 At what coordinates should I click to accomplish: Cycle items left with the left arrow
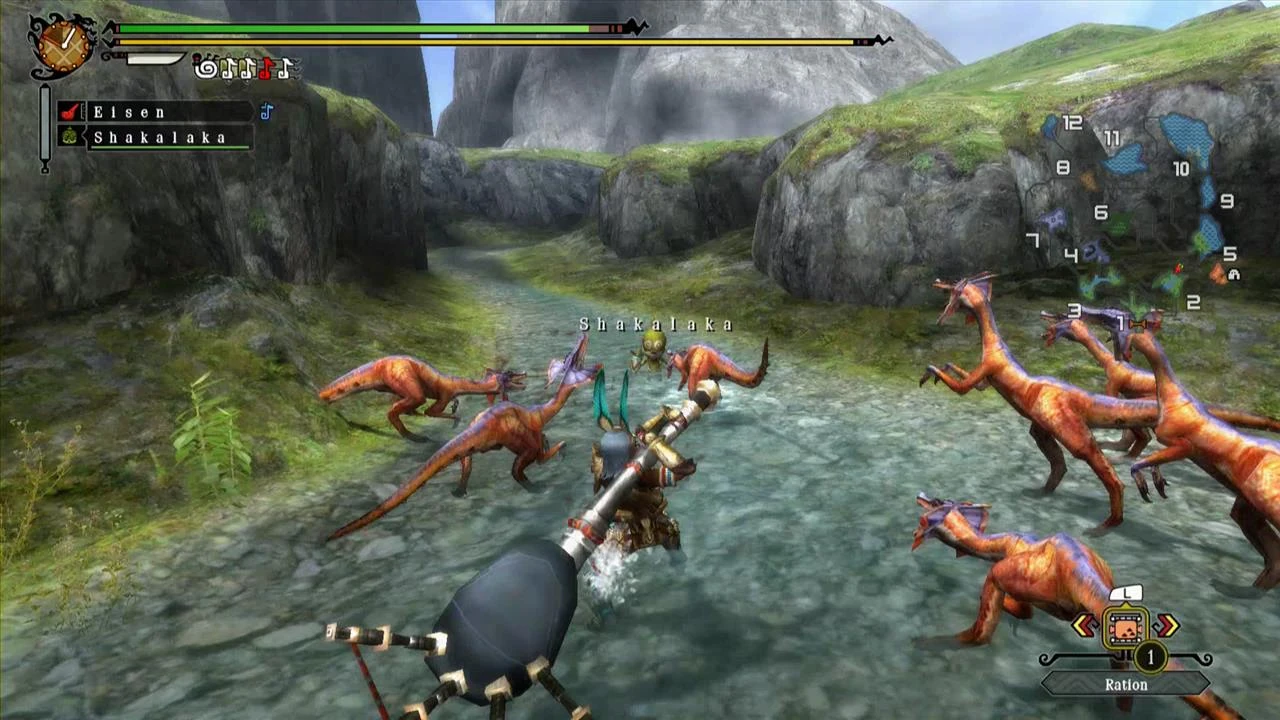click(x=1084, y=626)
